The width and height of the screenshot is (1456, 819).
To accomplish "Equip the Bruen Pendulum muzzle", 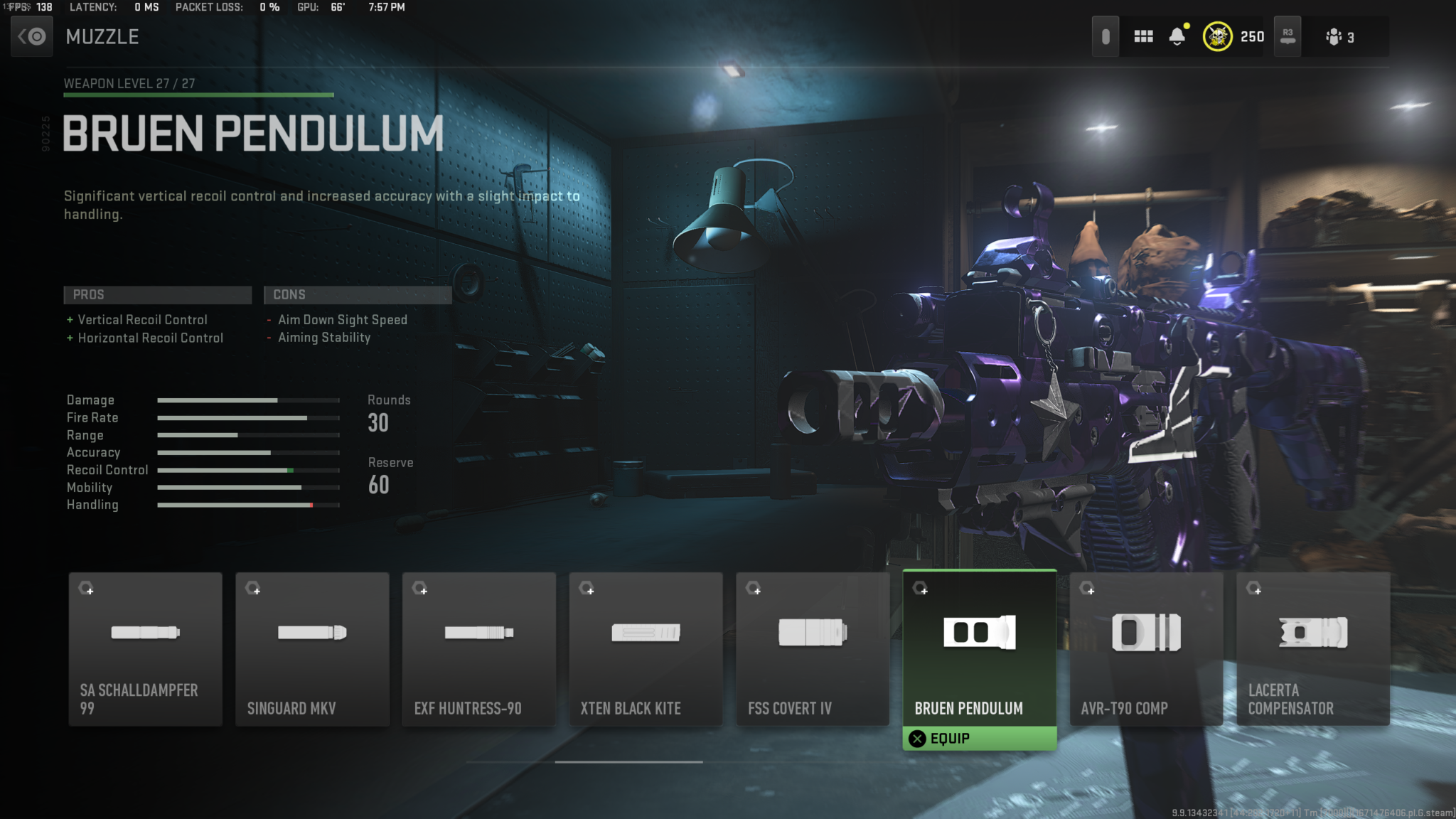I will point(979,738).
